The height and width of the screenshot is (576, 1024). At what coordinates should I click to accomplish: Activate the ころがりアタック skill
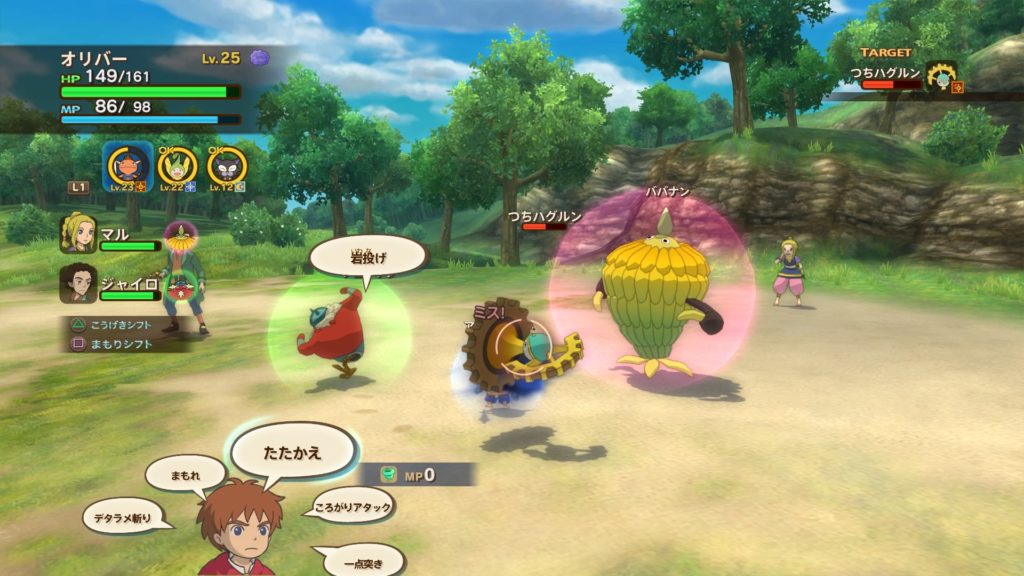click(352, 504)
